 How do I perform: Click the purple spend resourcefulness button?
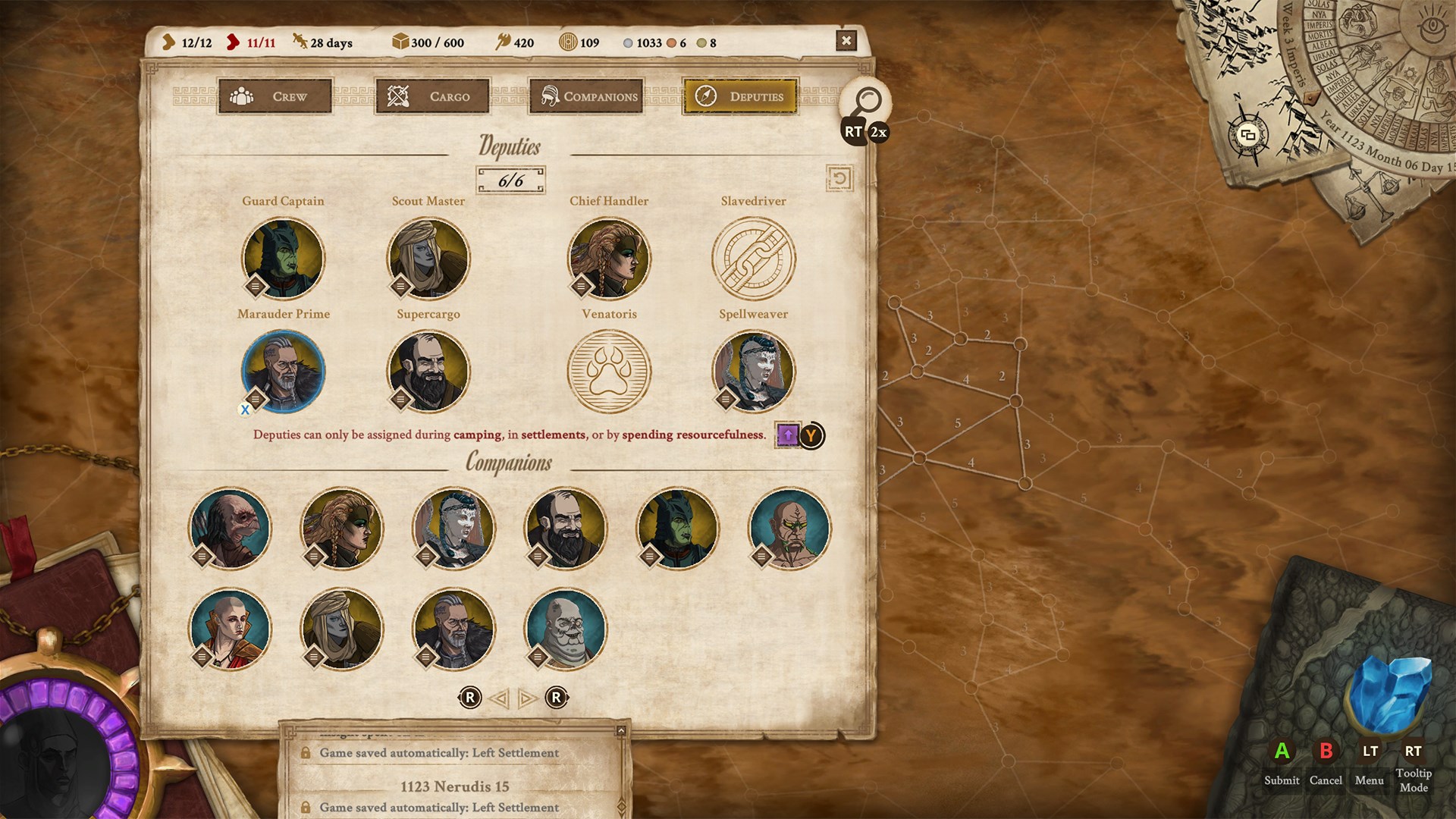(x=788, y=435)
